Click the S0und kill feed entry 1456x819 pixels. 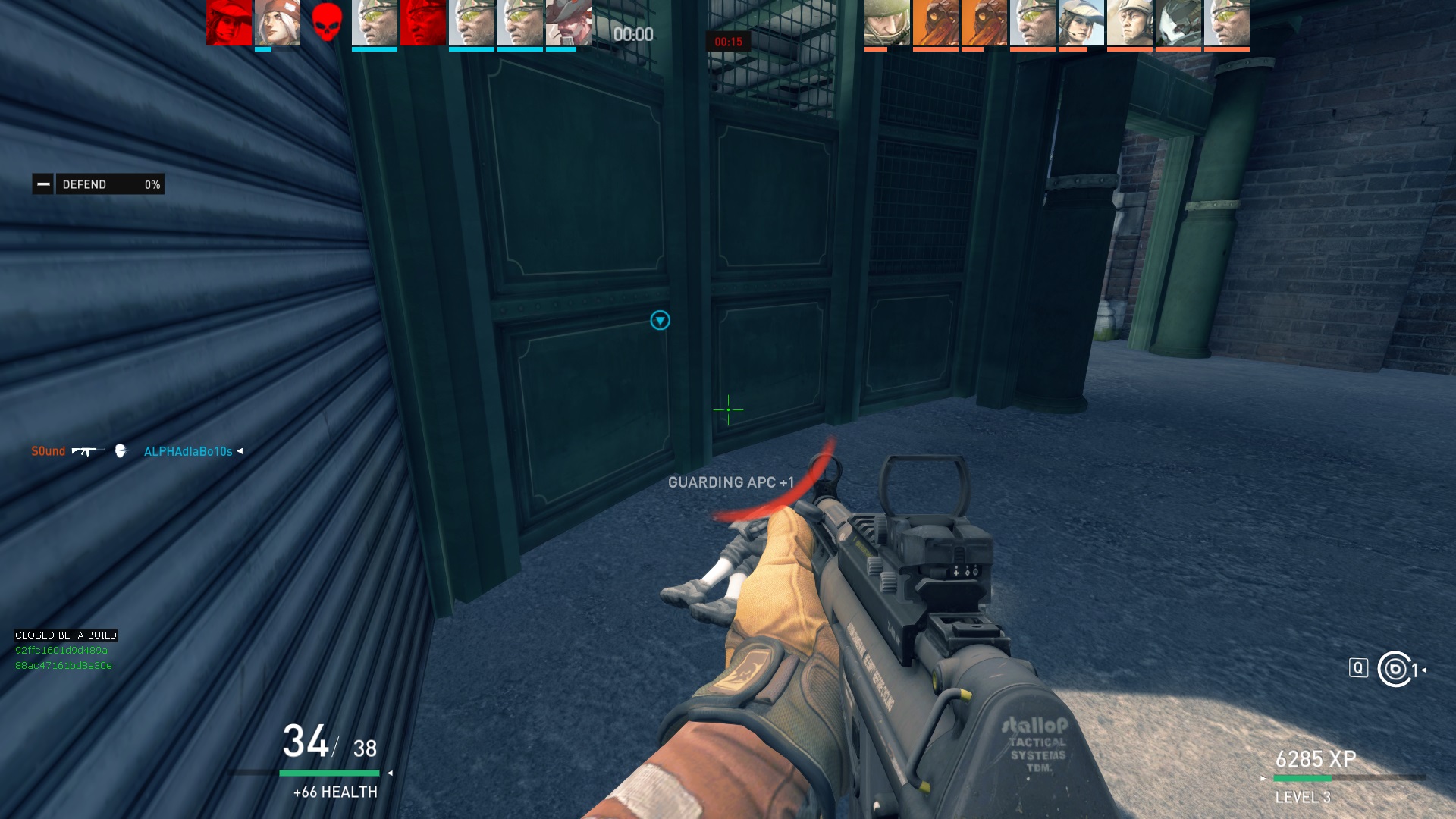[49, 451]
